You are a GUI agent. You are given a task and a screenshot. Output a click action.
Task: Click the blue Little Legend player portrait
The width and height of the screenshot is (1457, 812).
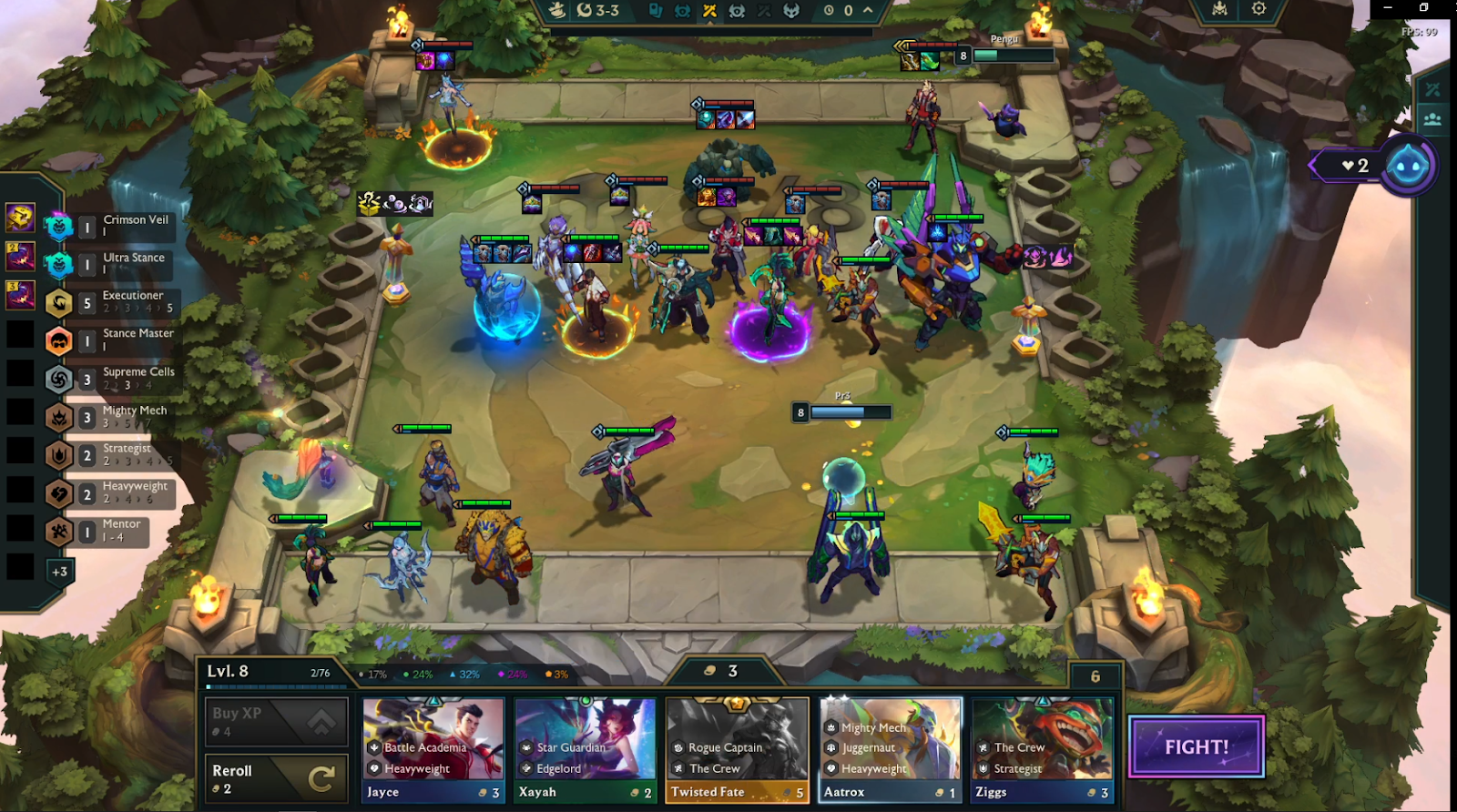point(1408,166)
